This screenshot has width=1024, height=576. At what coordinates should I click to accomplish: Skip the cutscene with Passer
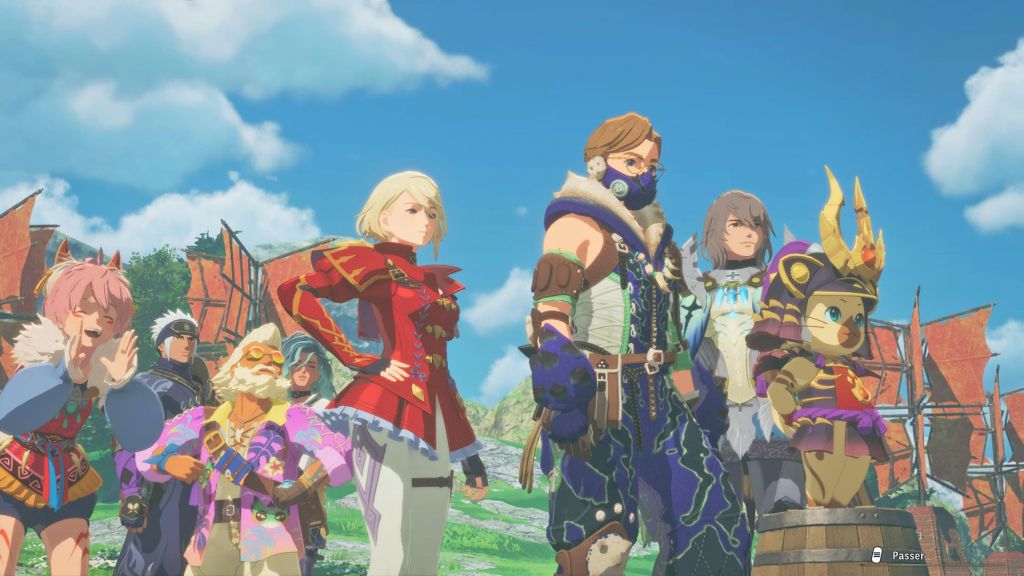[x=902, y=555]
